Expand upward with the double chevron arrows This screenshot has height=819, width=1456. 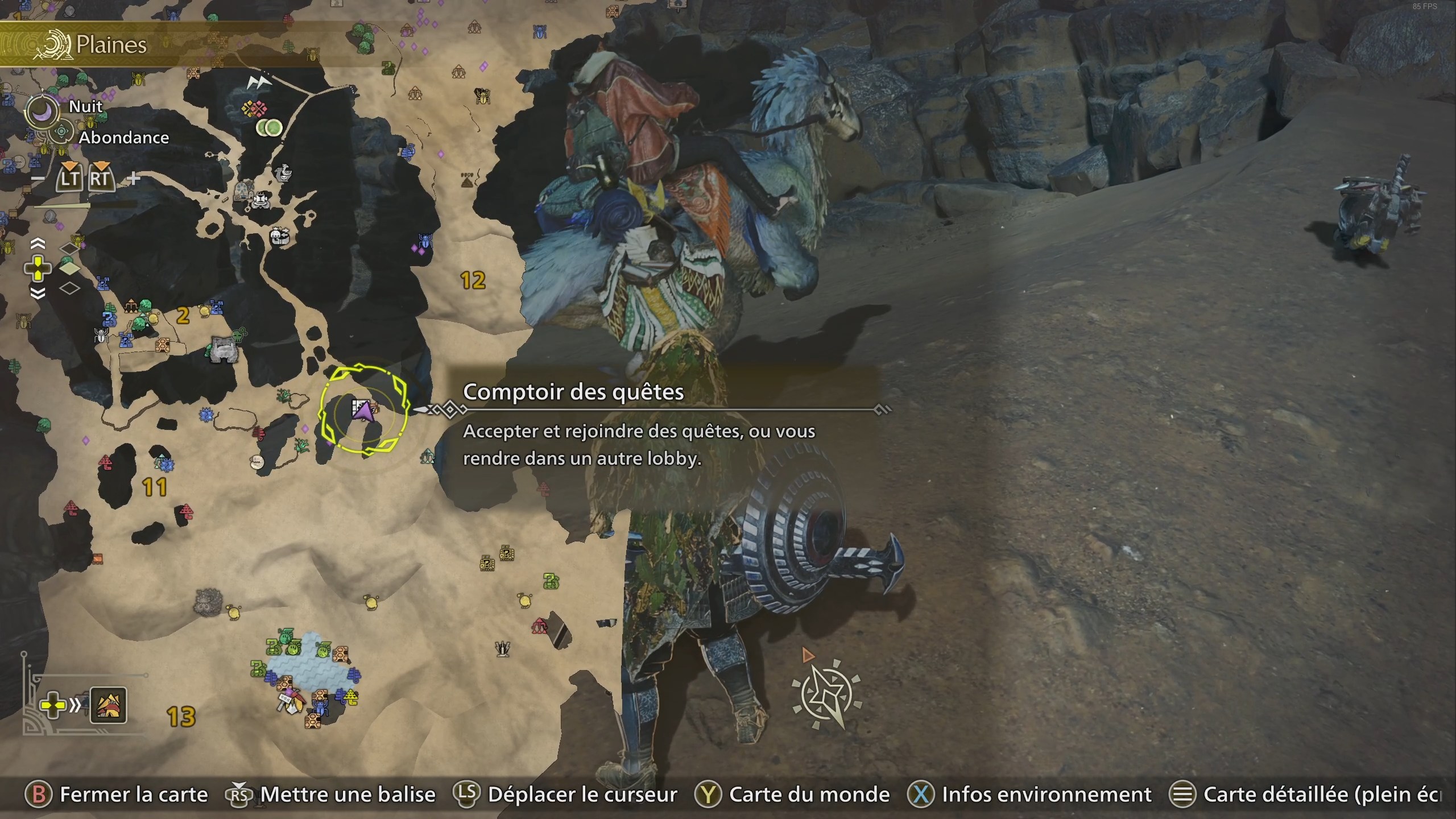[38, 243]
